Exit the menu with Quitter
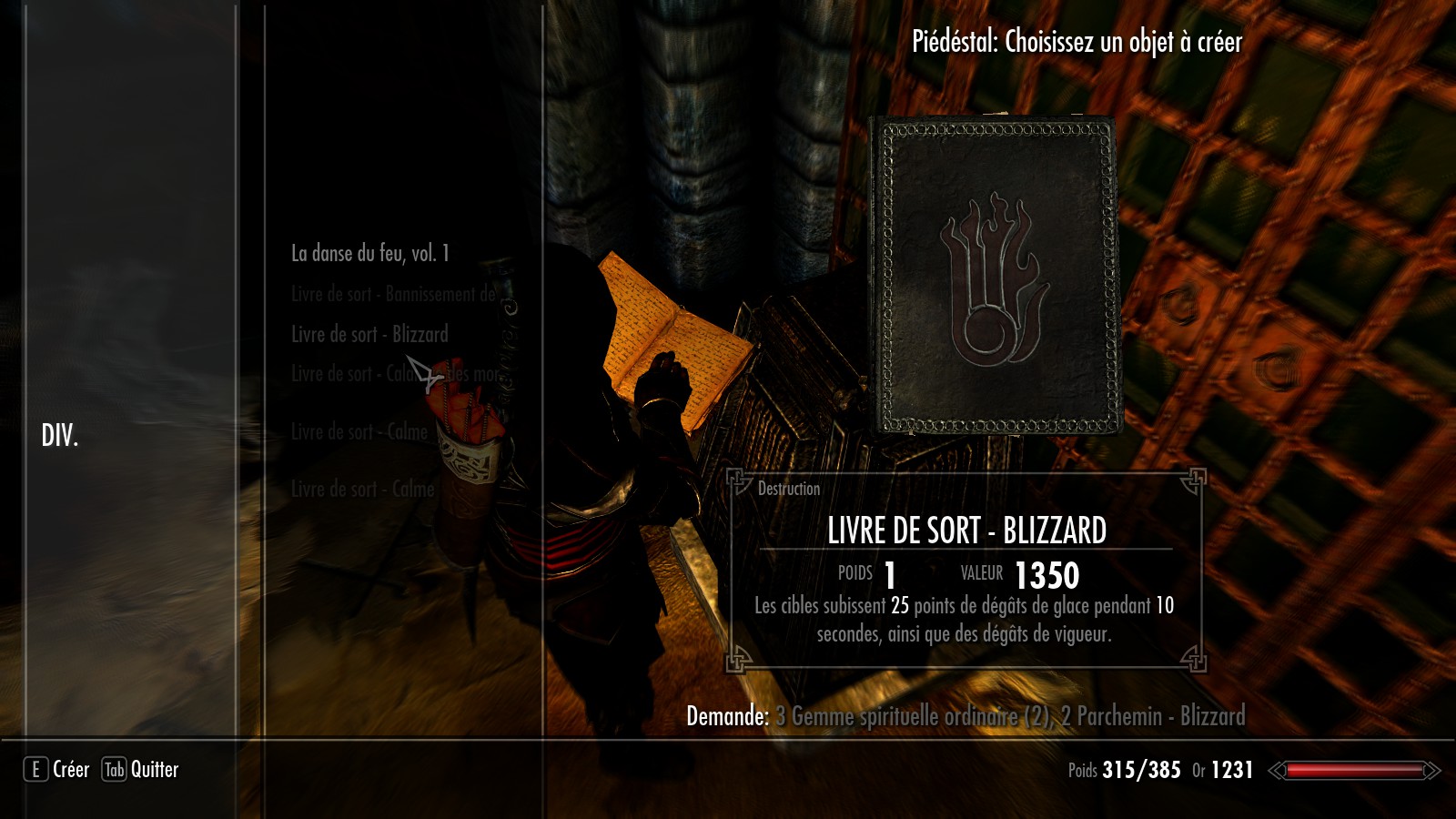Viewport: 1456px width, 819px height. [x=141, y=770]
